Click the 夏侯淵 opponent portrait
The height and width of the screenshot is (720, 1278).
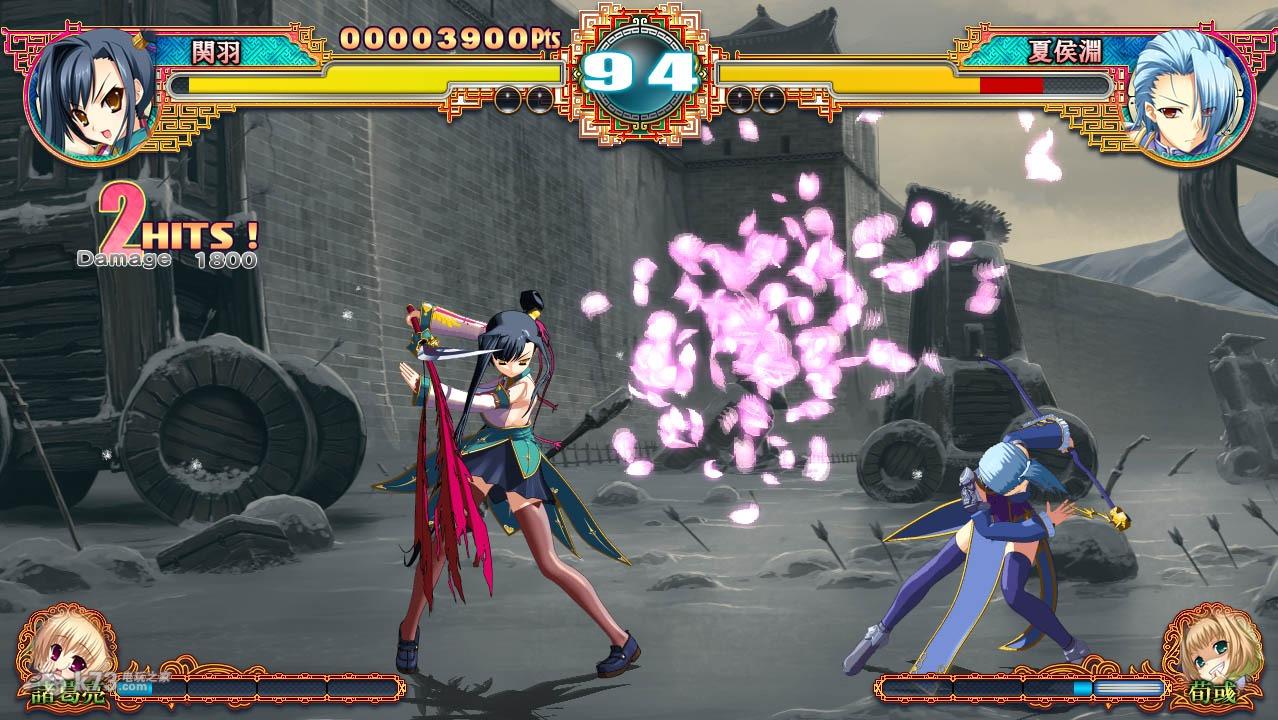(x=1186, y=95)
